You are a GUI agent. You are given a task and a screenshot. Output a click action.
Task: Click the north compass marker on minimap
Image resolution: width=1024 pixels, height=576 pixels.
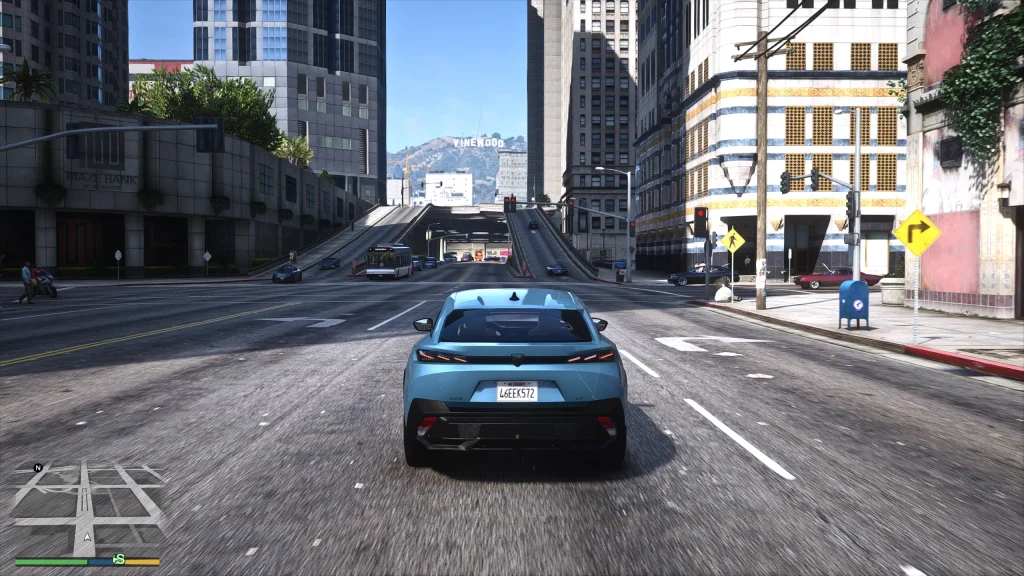click(x=37, y=467)
